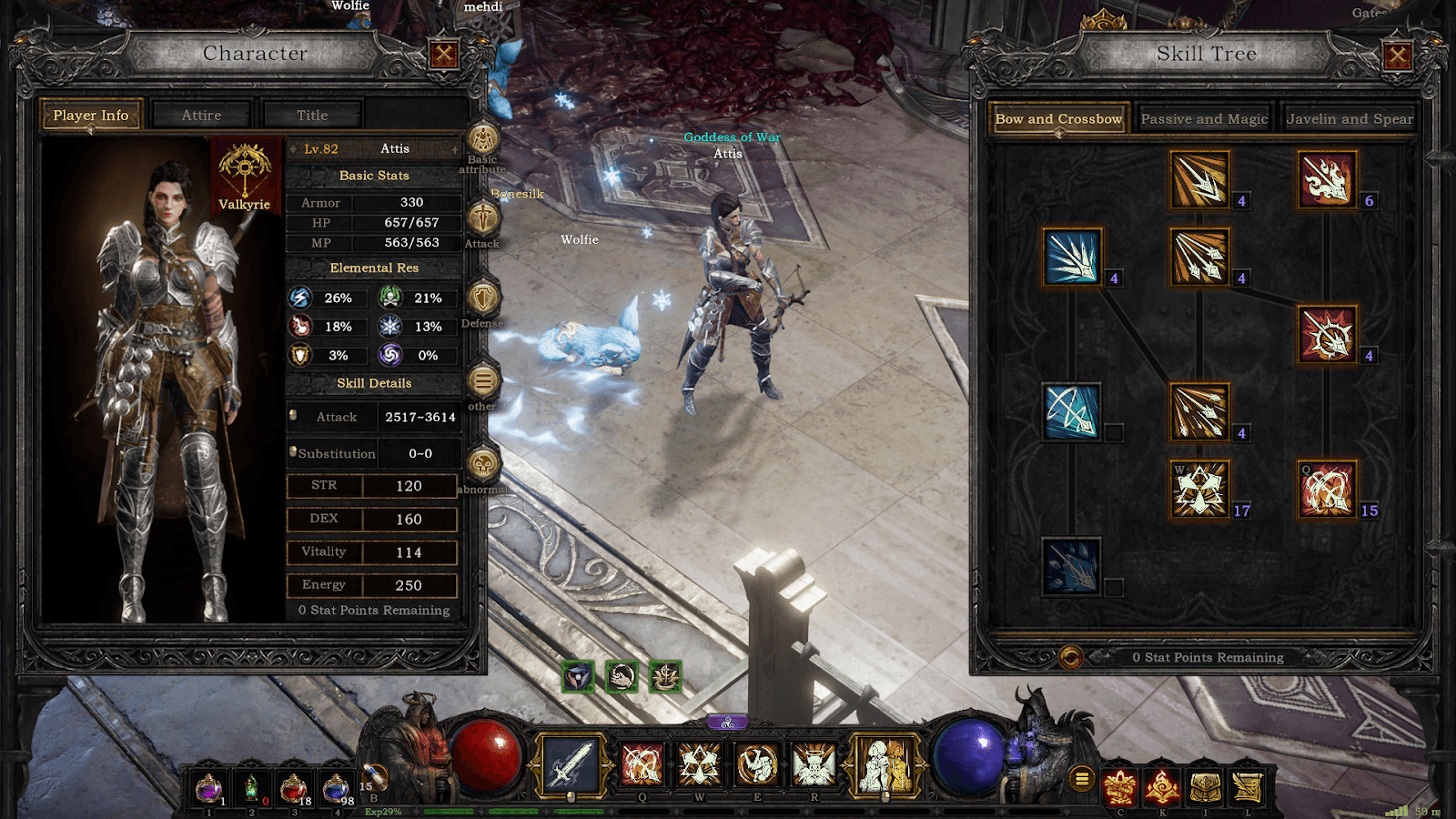Open the round hamburger menu button

click(1082, 778)
